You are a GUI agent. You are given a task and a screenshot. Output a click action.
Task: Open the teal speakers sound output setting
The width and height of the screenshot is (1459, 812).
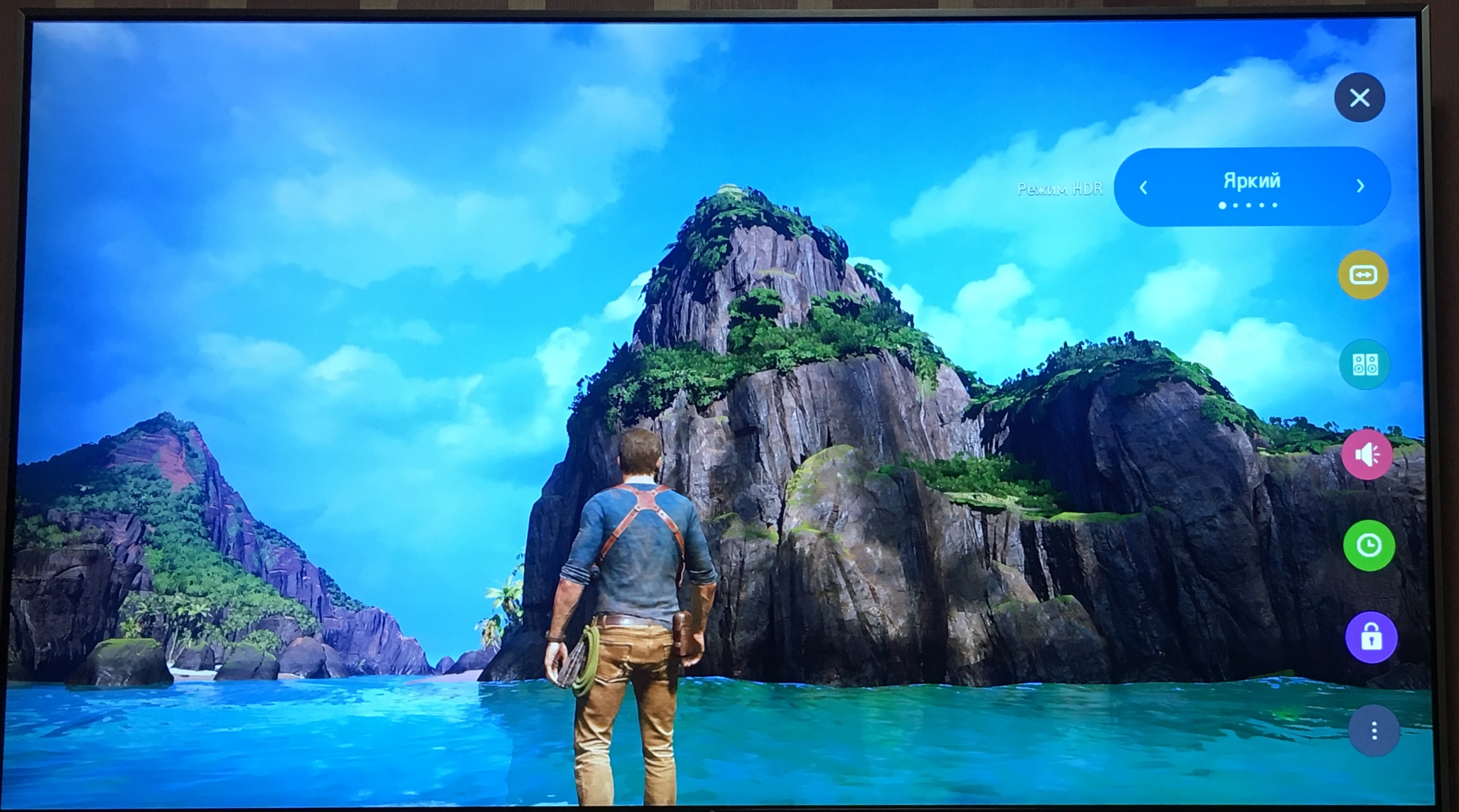(x=1365, y=365)
